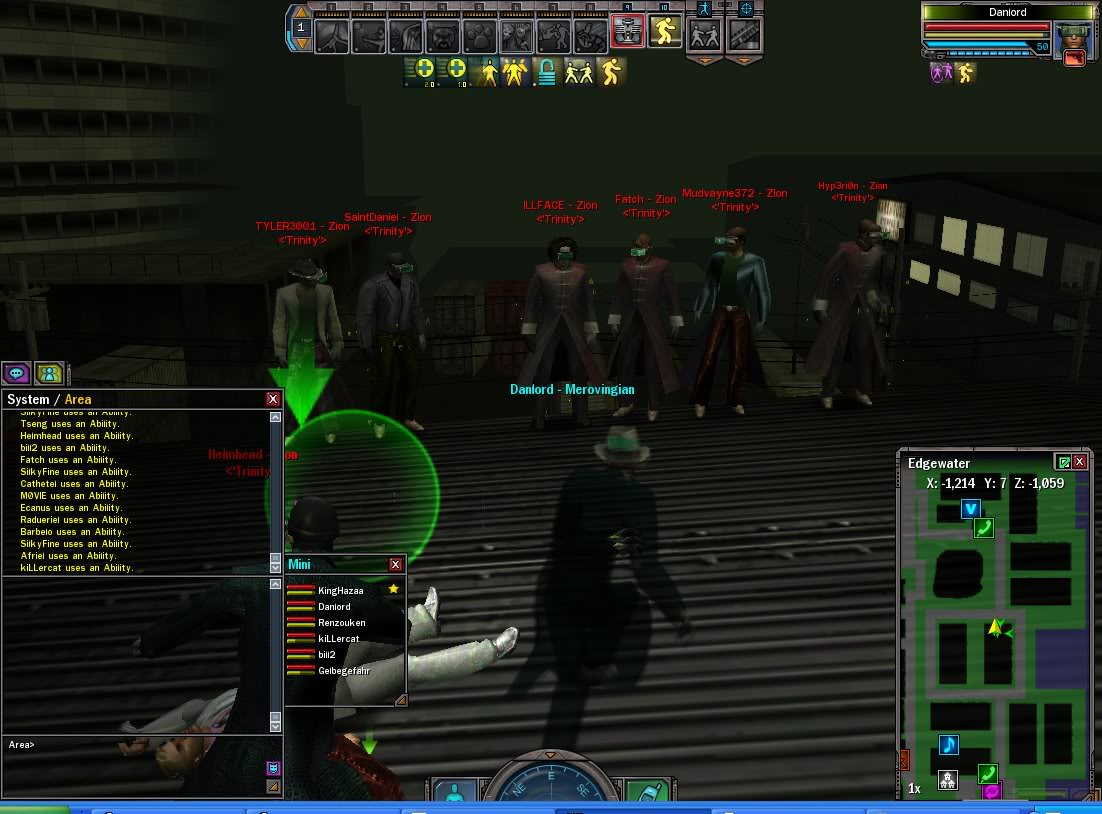This screenshot has height=814, width=1102.
Task: Open the purple chat bubble button
Action: pos(17,373)
